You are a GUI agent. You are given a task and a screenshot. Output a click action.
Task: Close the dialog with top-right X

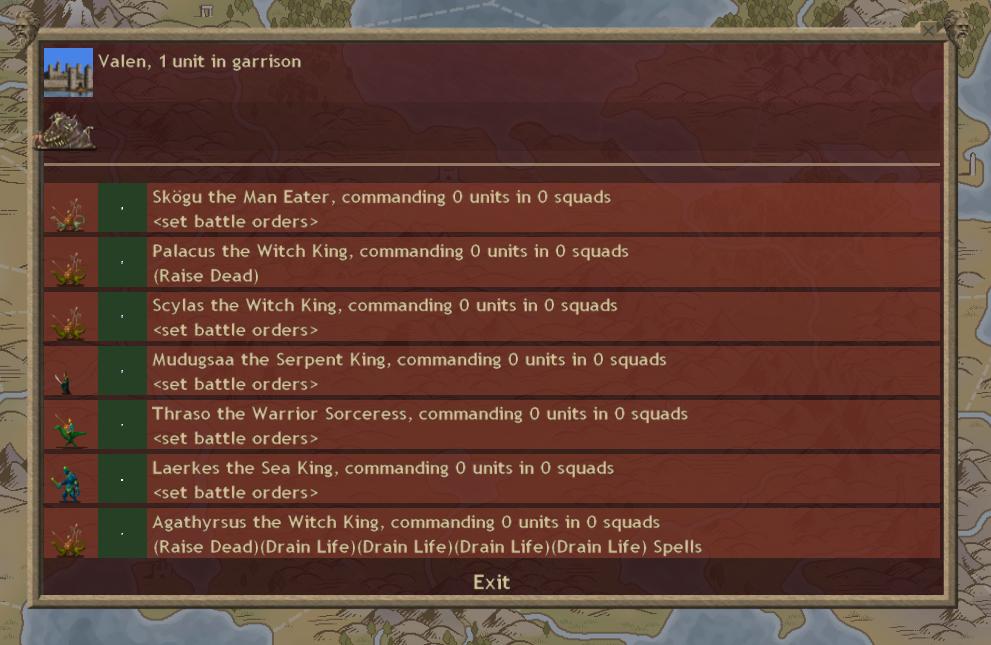929,31
